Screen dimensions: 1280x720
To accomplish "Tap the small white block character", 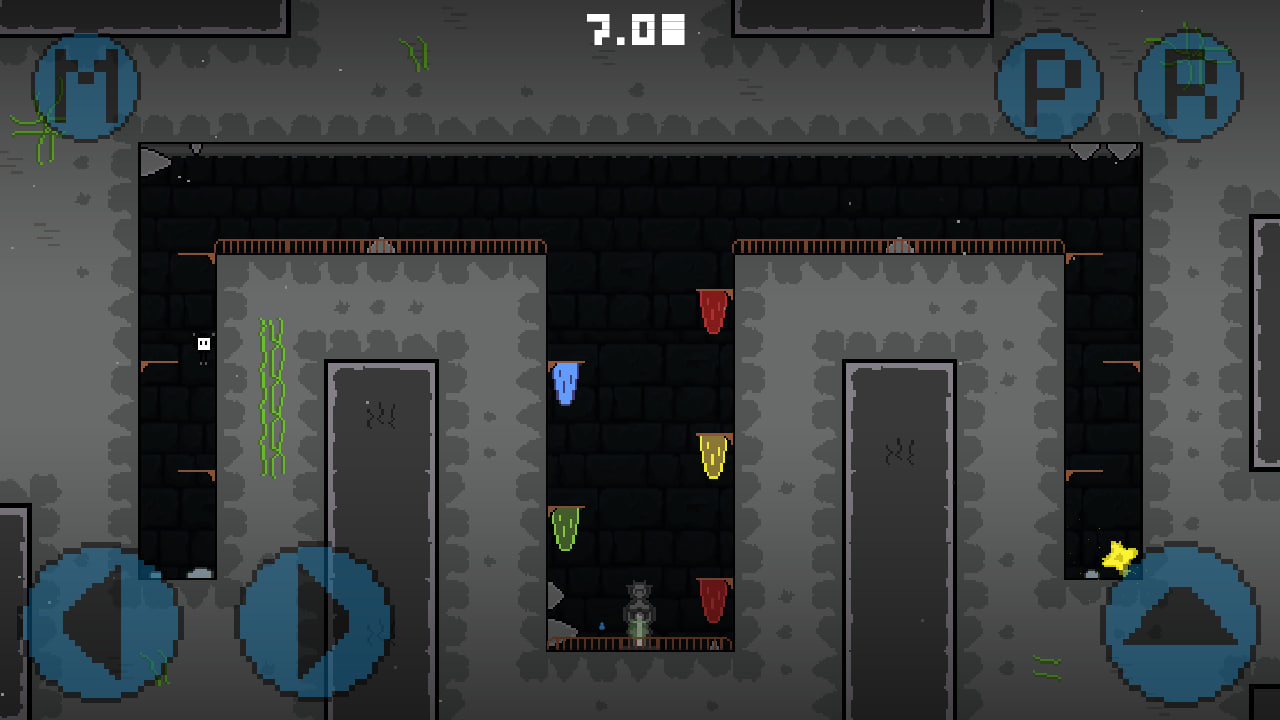I will tap(203, 343).
